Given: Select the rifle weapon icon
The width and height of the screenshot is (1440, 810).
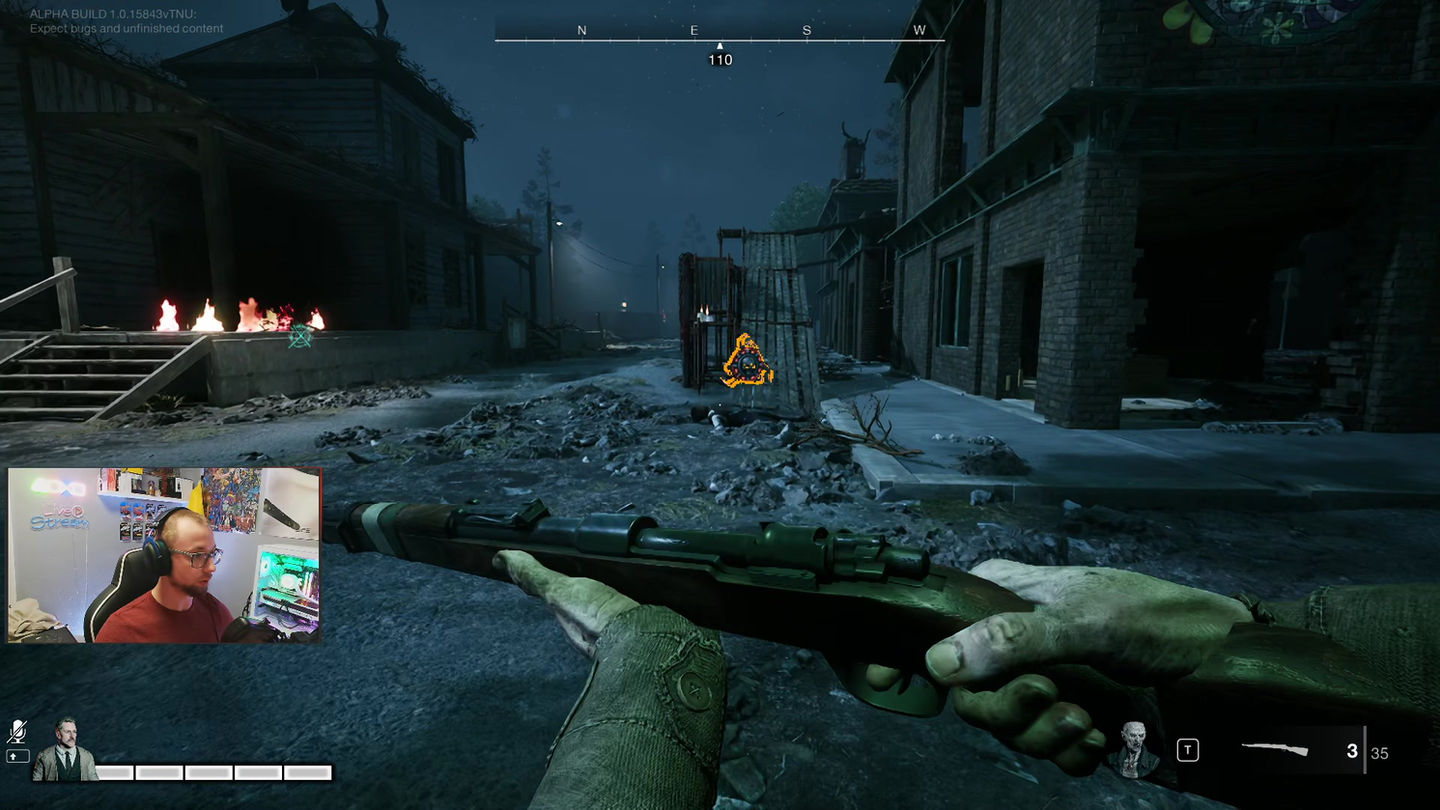Looking at the screenshot, I should point(1274,749).
